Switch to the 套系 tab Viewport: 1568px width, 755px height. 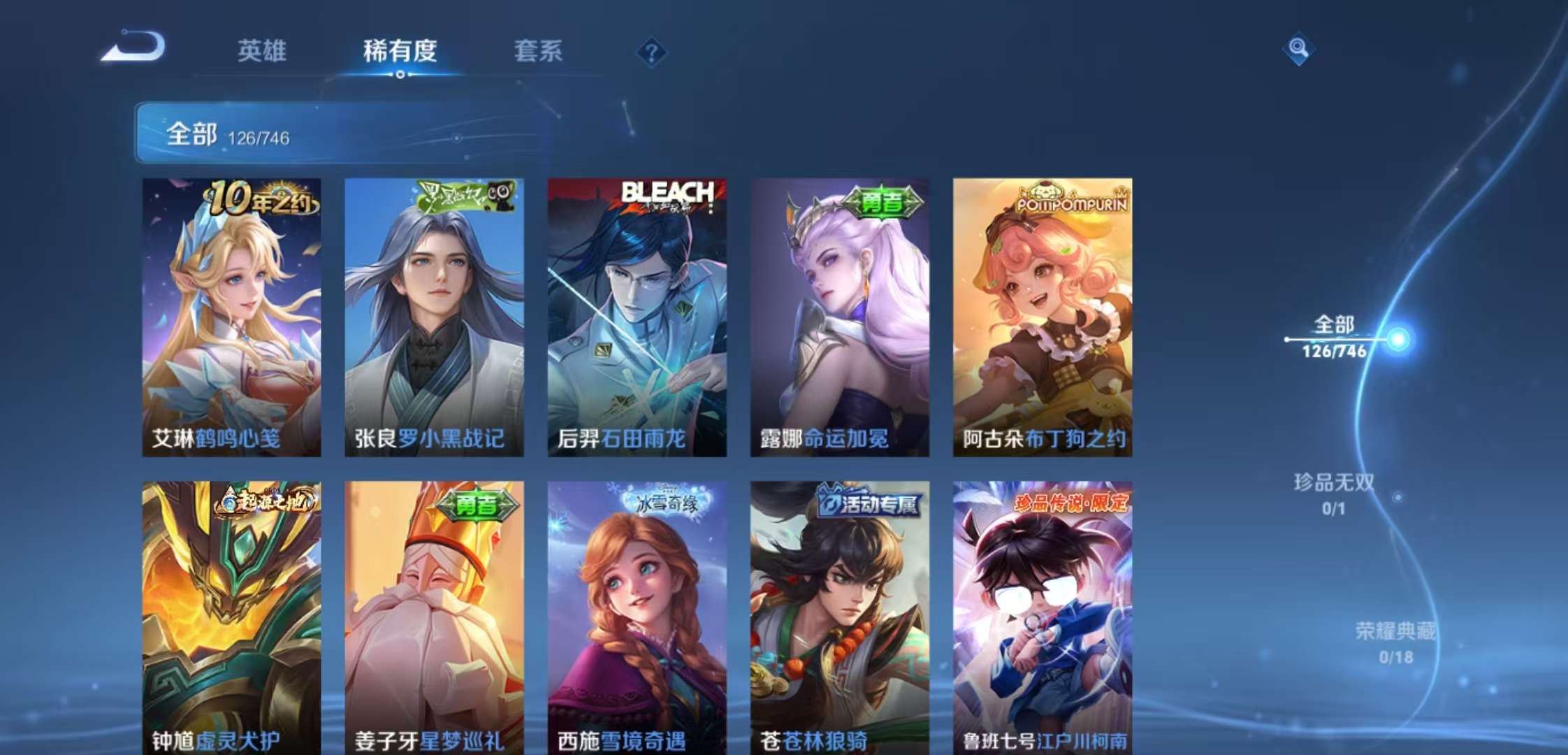tap(538, 51)
